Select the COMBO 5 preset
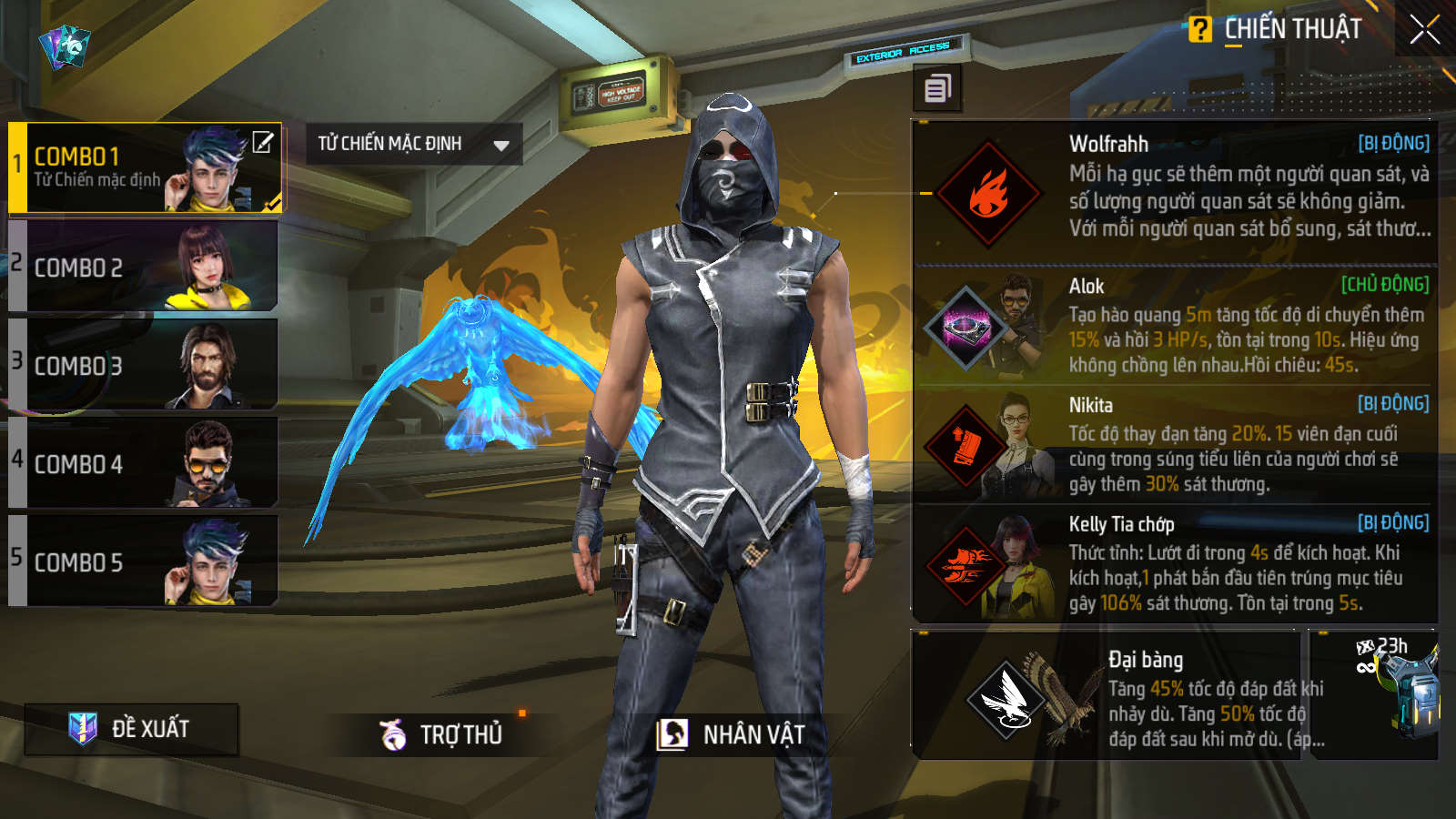Image resolution: width=1456 pixels, height=819 pixels. click(143, 561)
